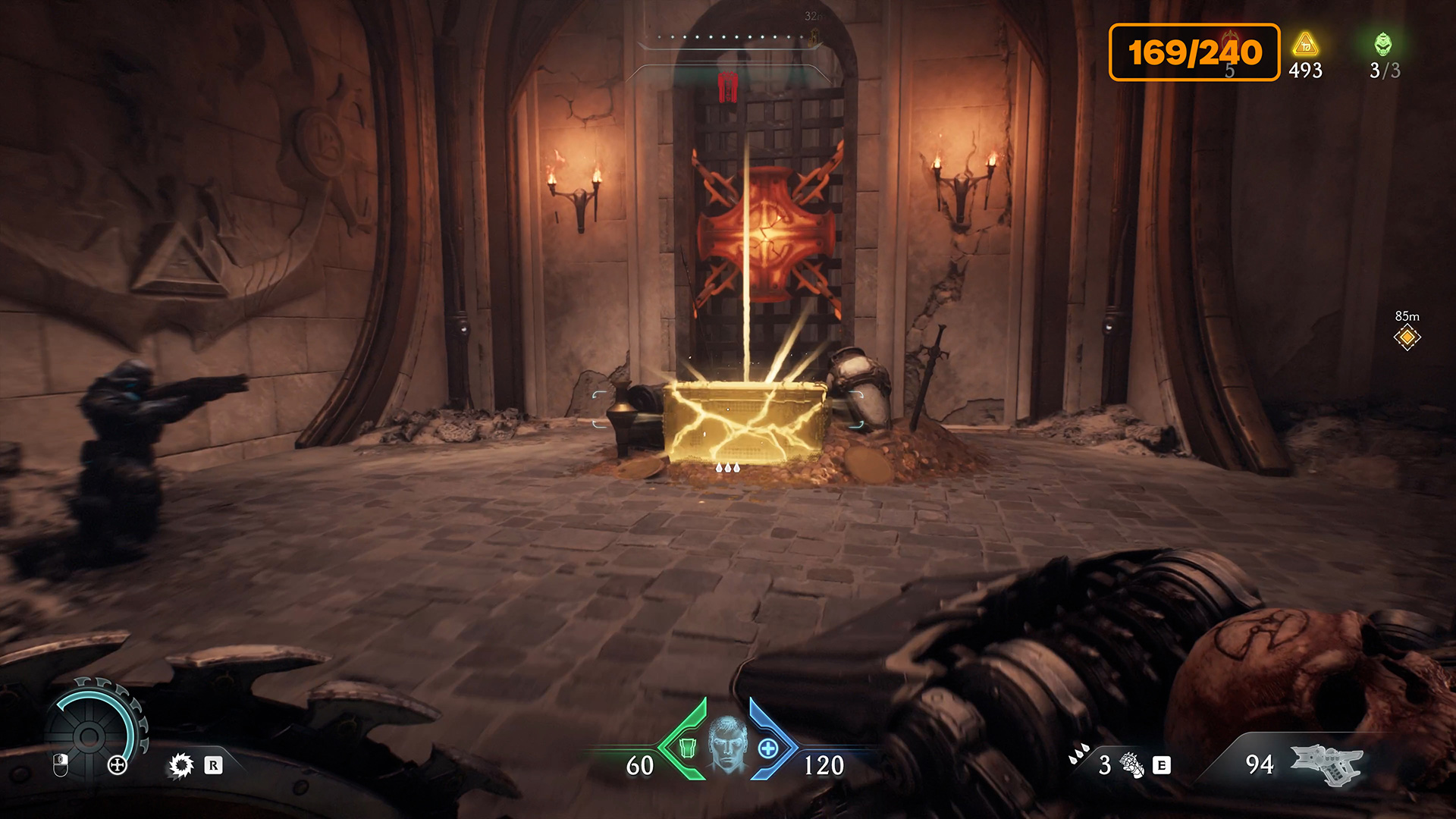Click the red gate marker on the compass
The width and height of the screenshot is (1456, 819).
point(728,86)
